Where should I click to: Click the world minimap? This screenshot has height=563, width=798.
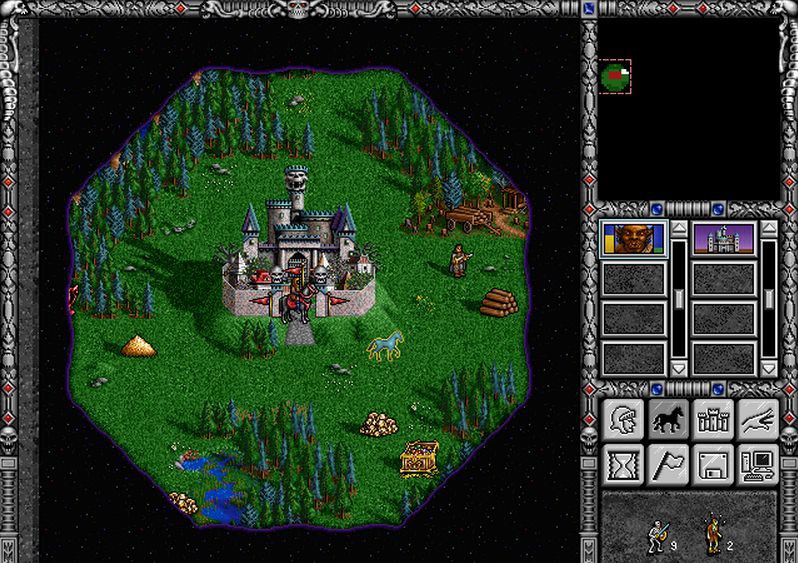[688, 108]
